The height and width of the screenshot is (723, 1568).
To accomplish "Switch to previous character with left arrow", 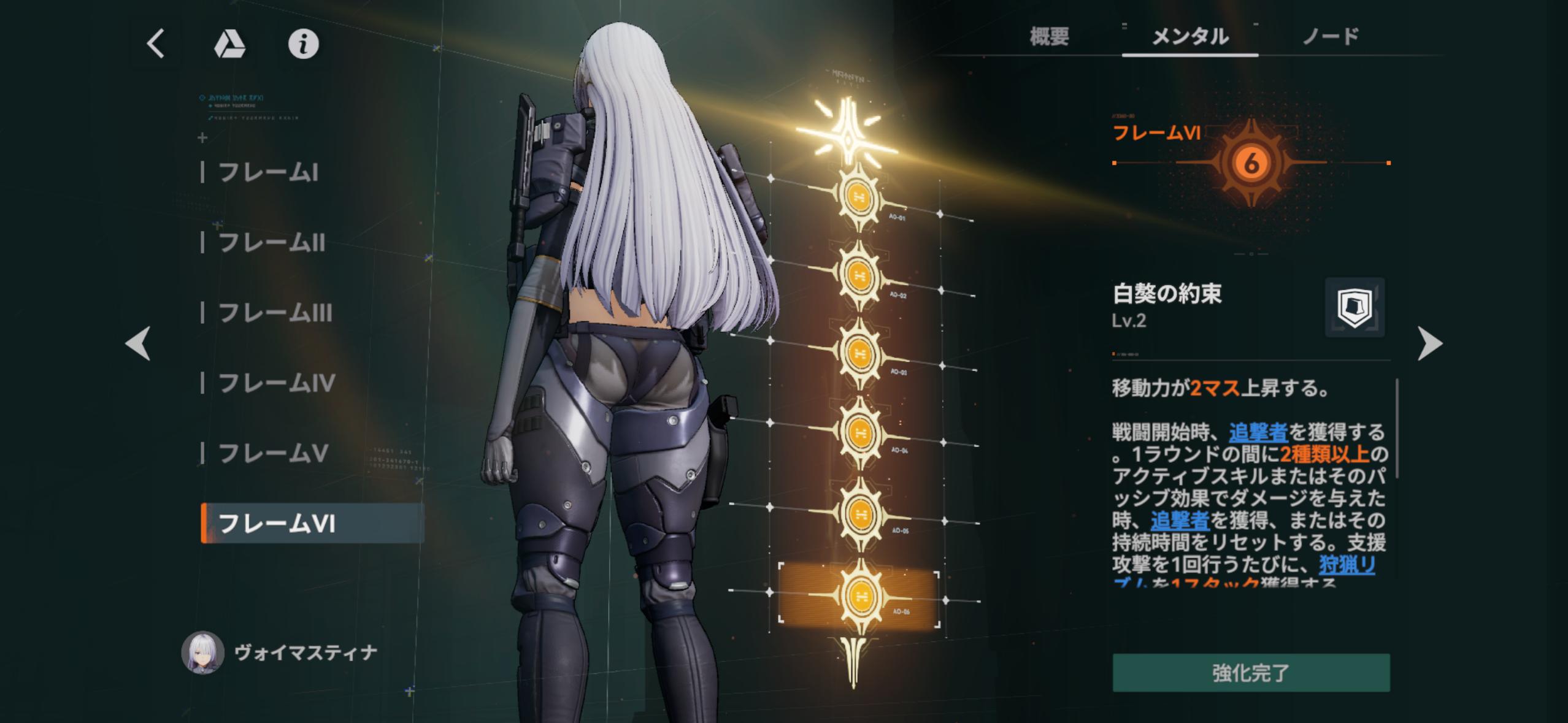I will point(137,343).
